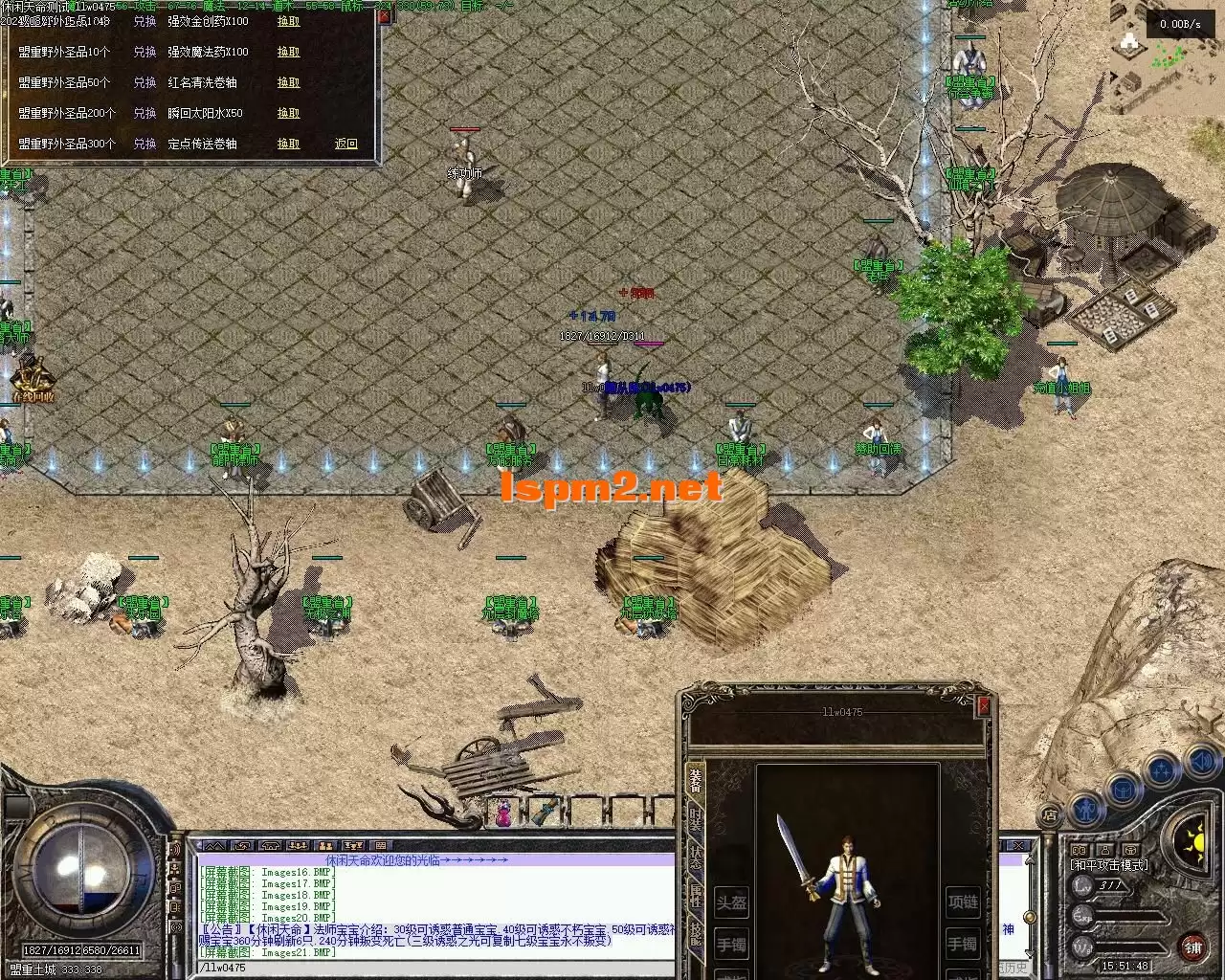Select the 项链 equipment slot
This screenshot has height=980, width=1225.
pos(963,902)
